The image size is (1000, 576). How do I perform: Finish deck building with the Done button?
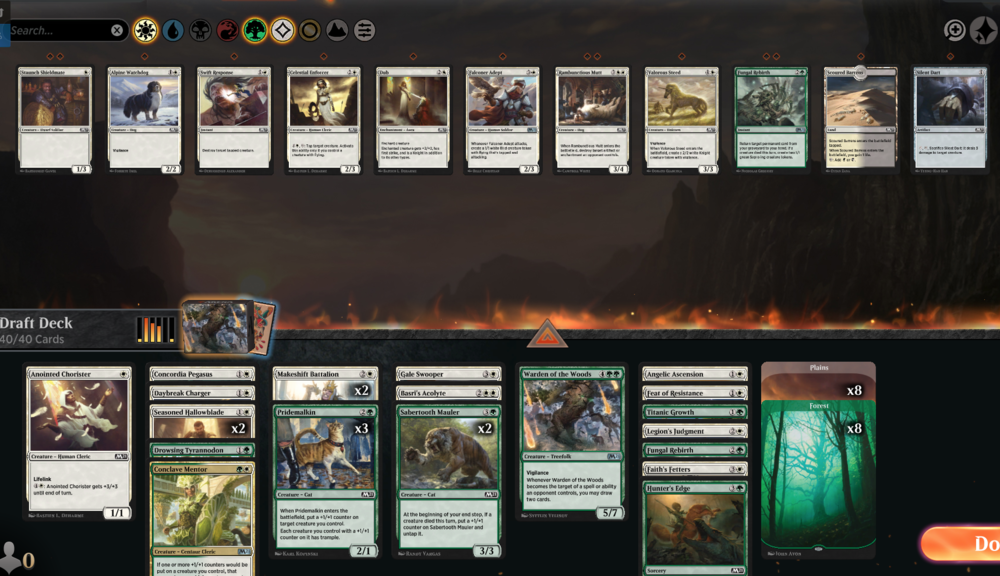(x=965, y=544)
